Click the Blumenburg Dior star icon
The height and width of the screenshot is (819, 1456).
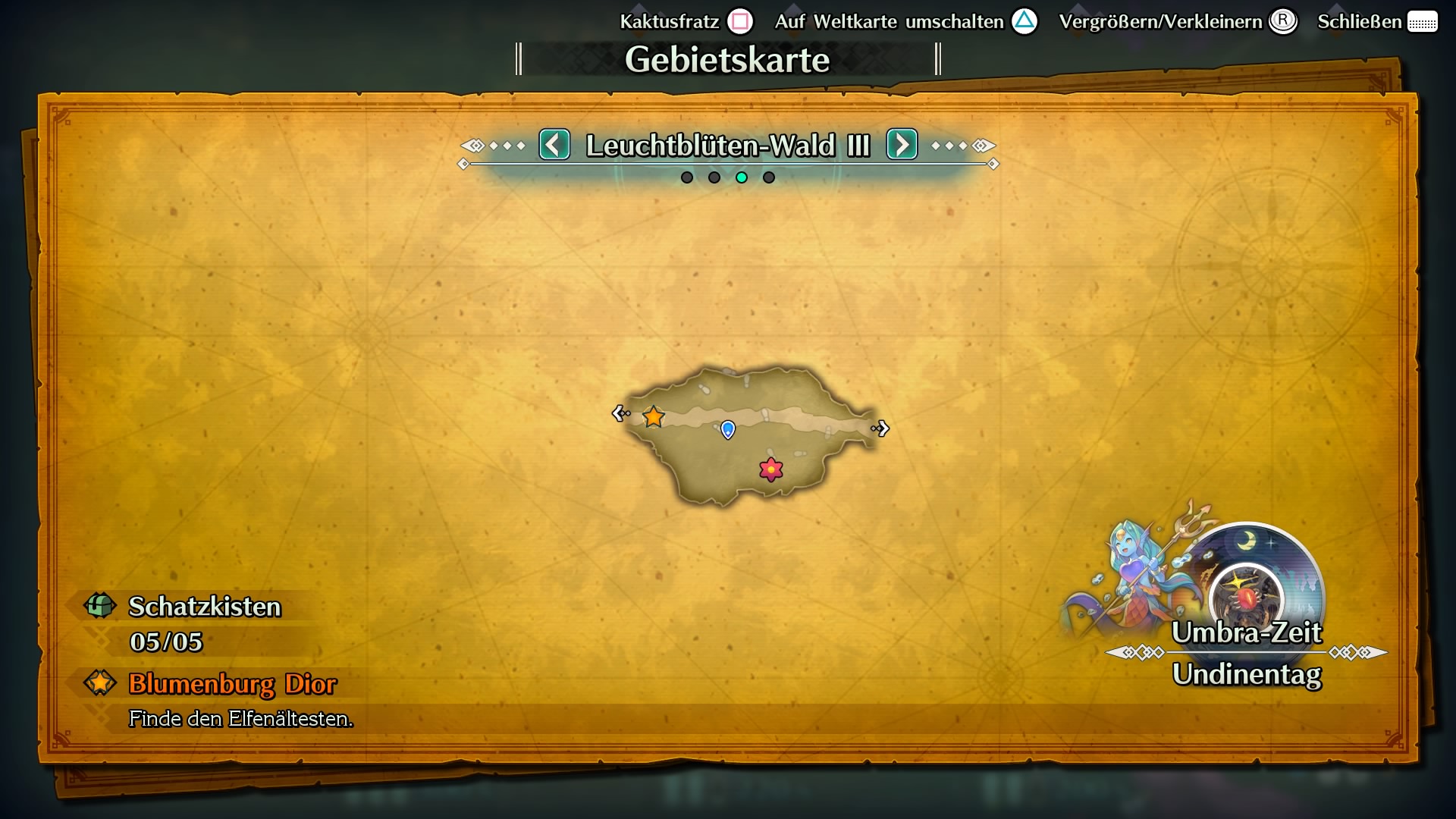[99, 683]
